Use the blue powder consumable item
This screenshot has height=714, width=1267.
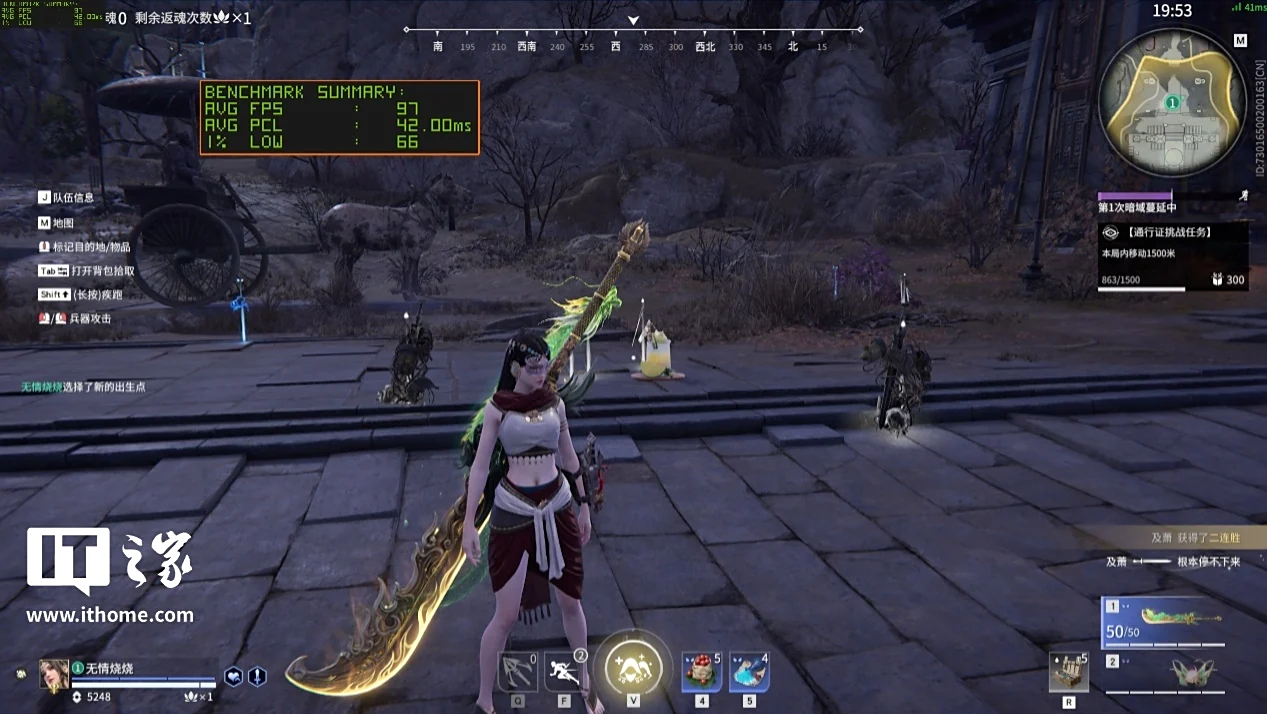click(748, 670)
